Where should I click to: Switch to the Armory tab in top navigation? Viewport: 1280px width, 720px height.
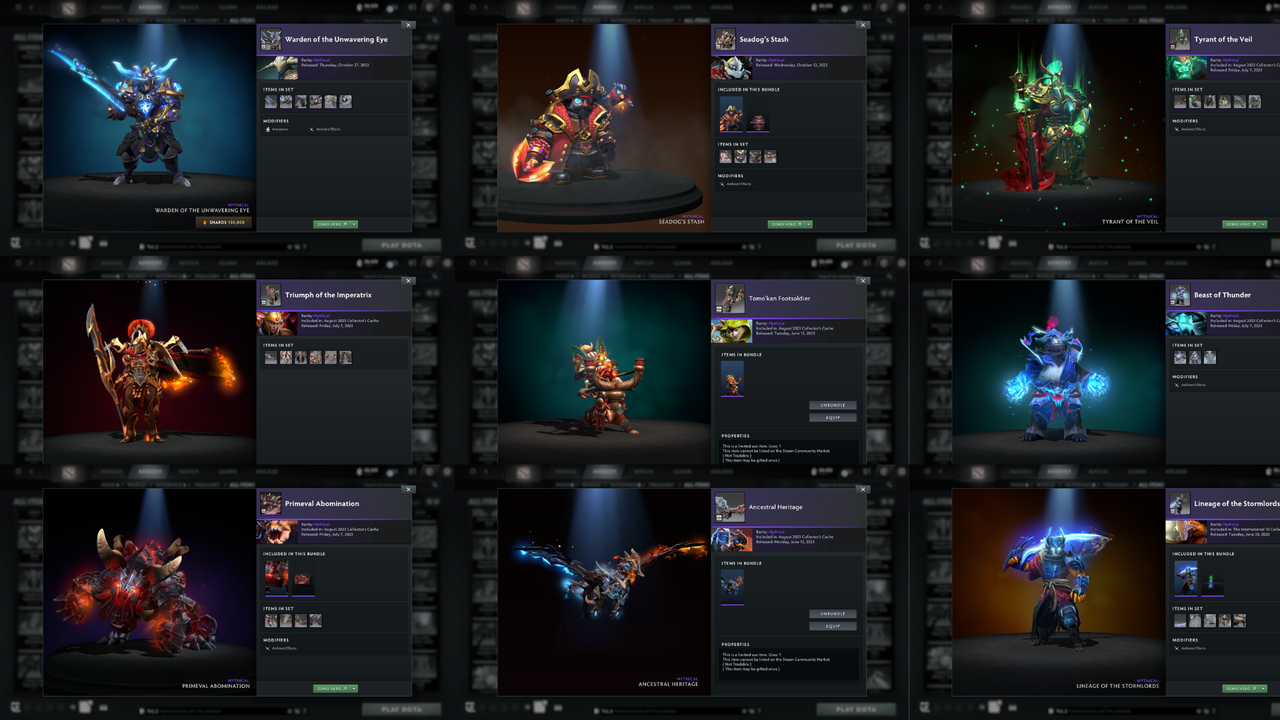pos(148,6)
